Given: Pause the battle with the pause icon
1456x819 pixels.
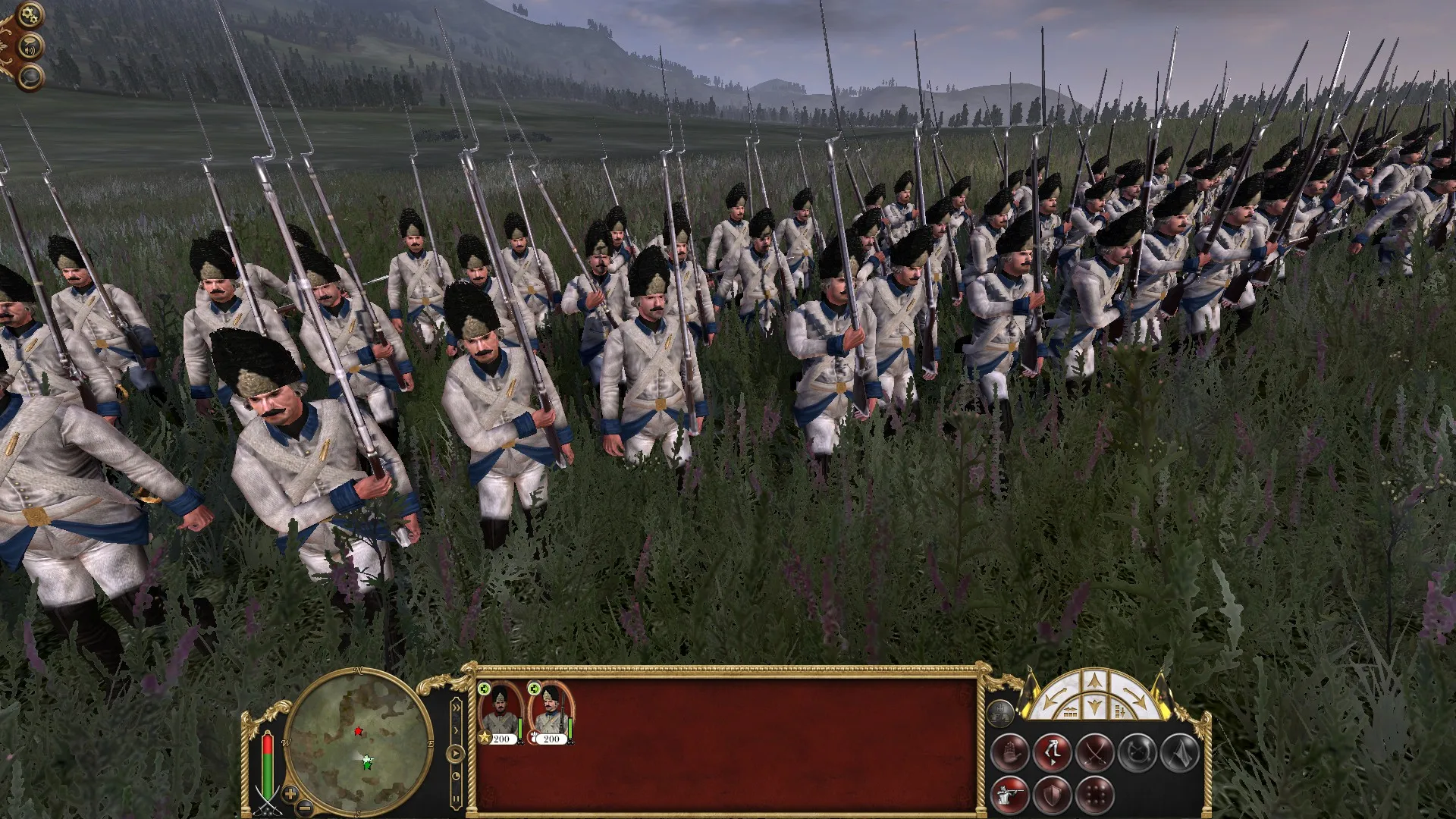Looking at the screenshot, I should [456, 798].
